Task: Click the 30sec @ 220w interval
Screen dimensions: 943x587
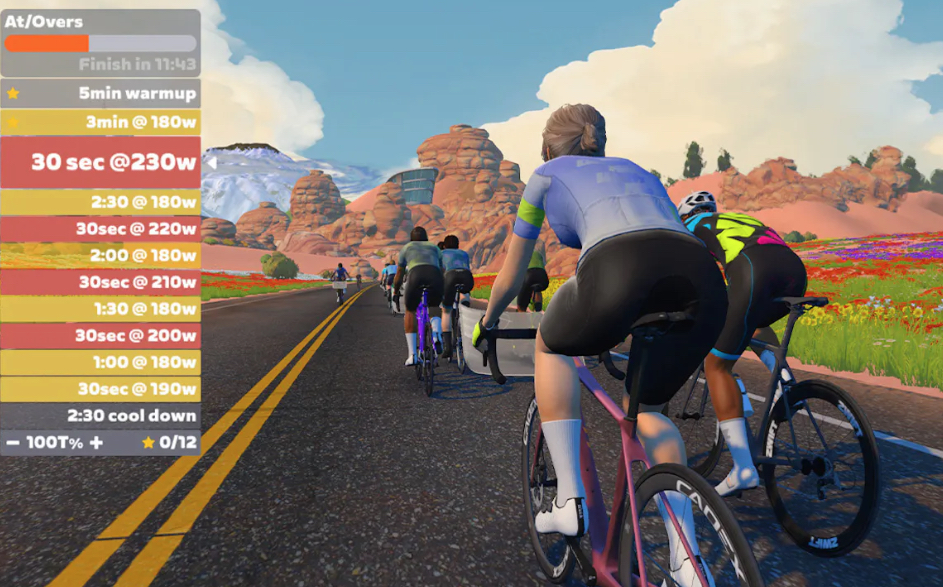Action: (100, 229)
